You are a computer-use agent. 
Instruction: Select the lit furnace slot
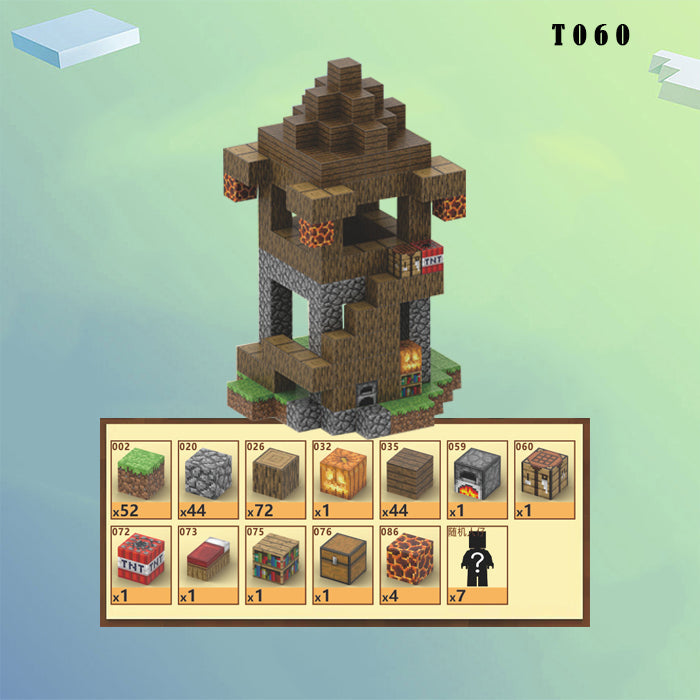coord(476,477)
